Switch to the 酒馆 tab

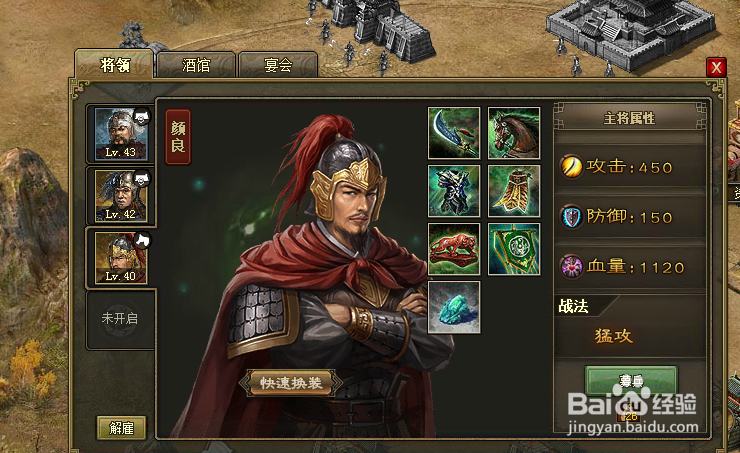coord(197,66)
